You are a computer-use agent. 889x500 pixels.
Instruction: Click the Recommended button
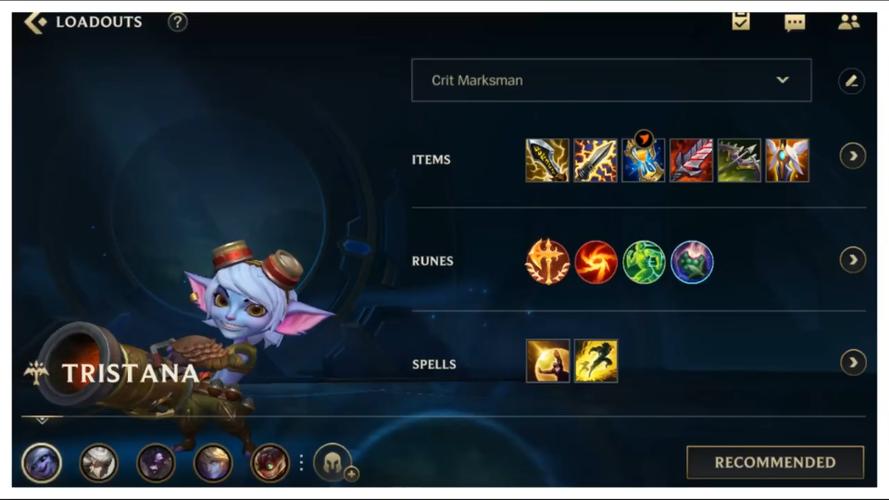pyautogui.click(x=774, y=462)
